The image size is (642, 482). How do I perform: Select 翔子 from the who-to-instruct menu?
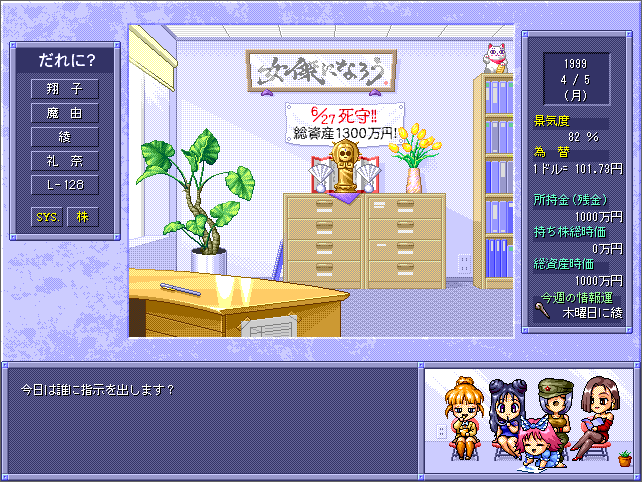(65, 89)
